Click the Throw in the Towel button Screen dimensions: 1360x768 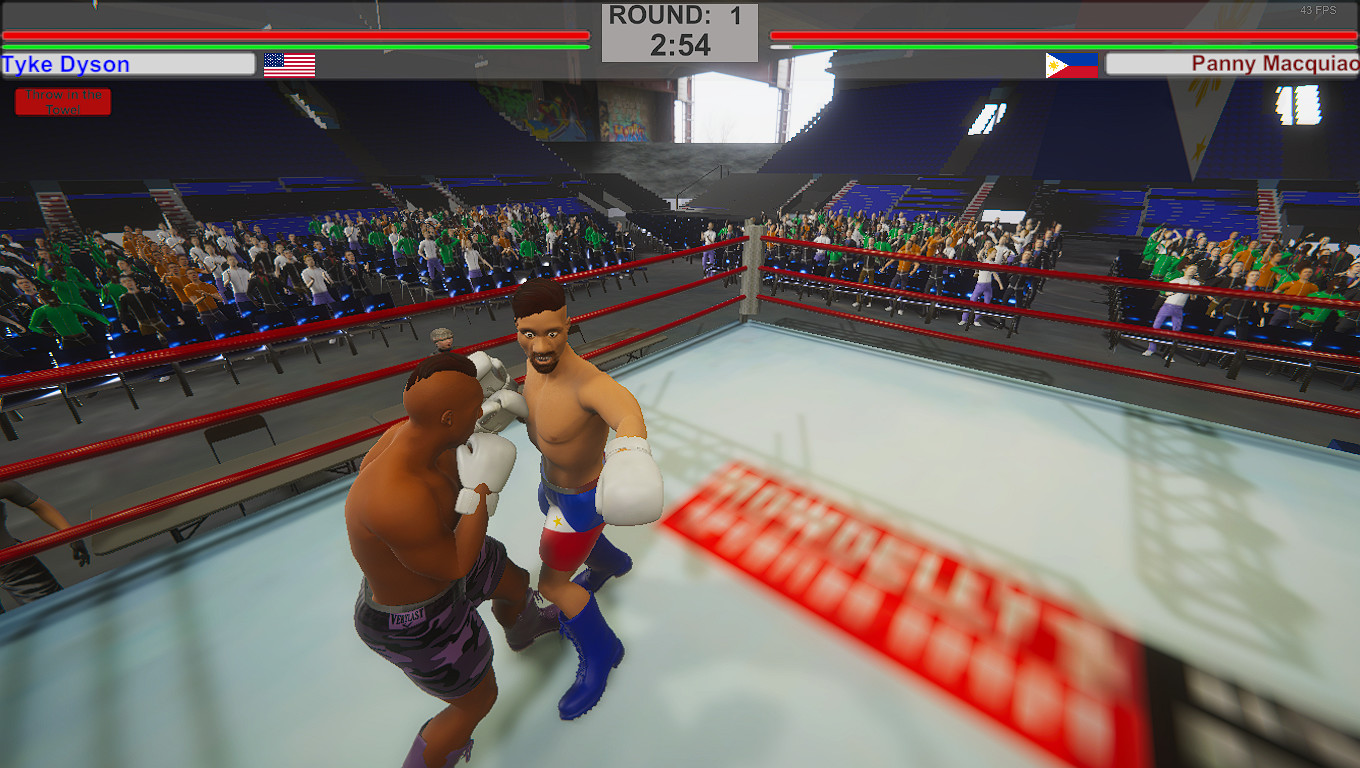click(x=63, y=101)
